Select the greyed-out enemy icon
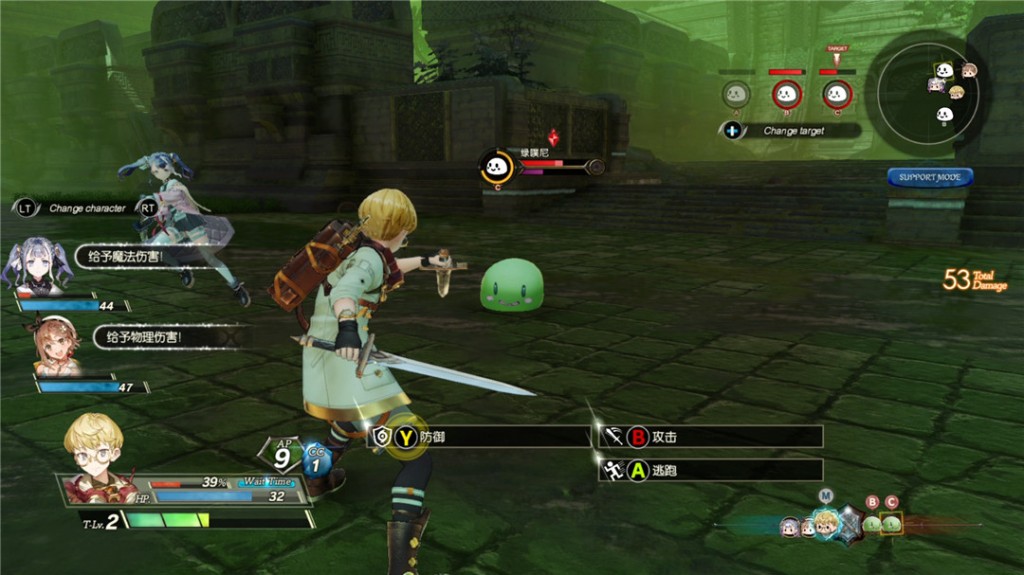The image size is (1024, 575). click(x=737, y=95)
